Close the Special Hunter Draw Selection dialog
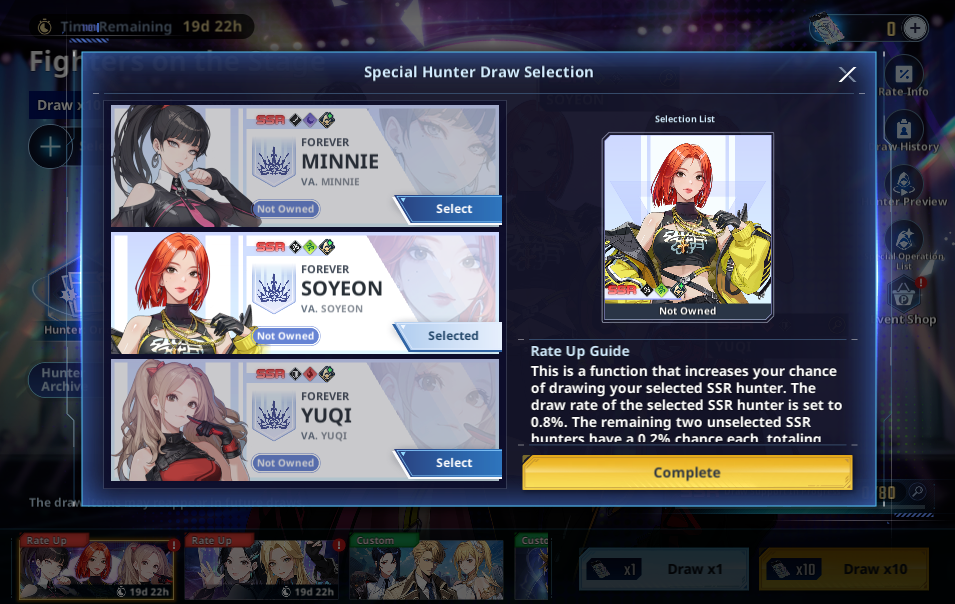This screenshot has width=955, height=604. [847, 74]
